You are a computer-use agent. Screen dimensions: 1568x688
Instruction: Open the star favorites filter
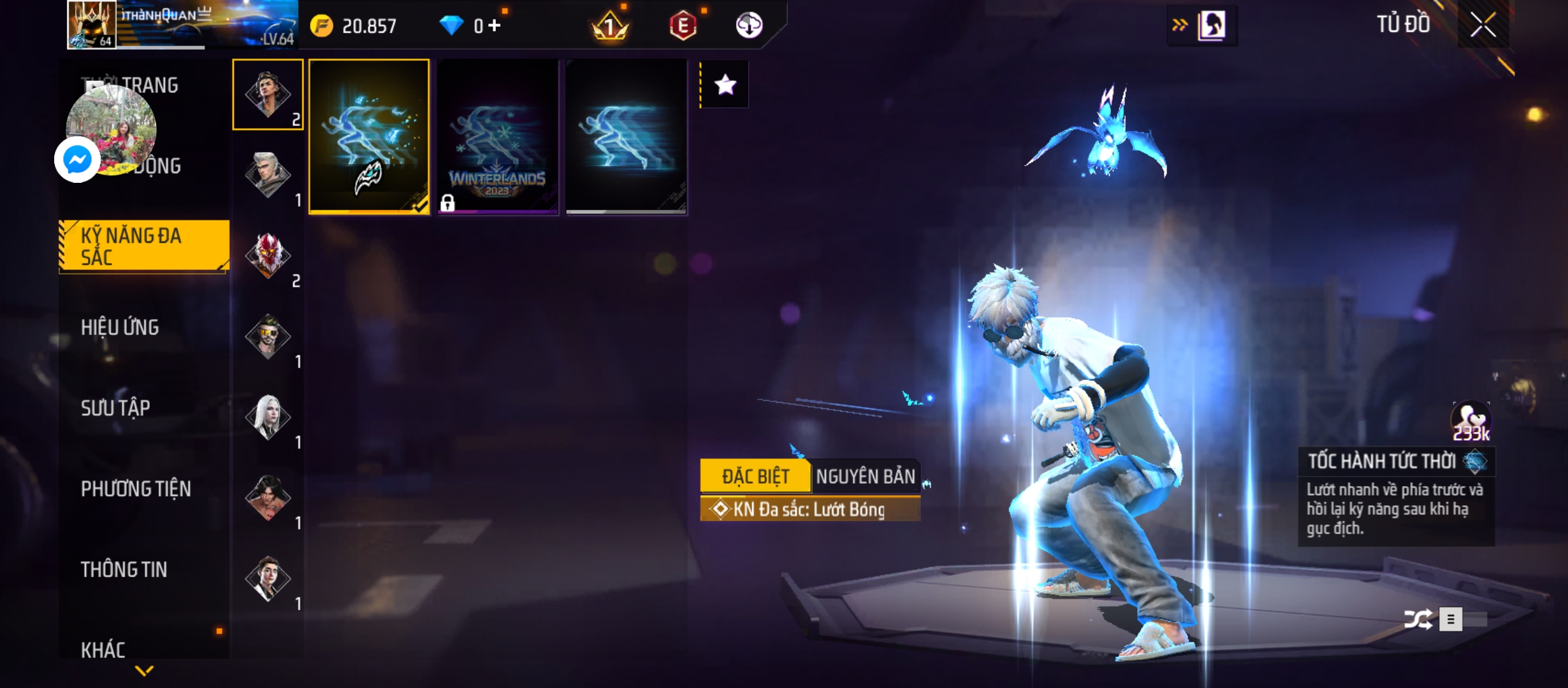point(725,85)
